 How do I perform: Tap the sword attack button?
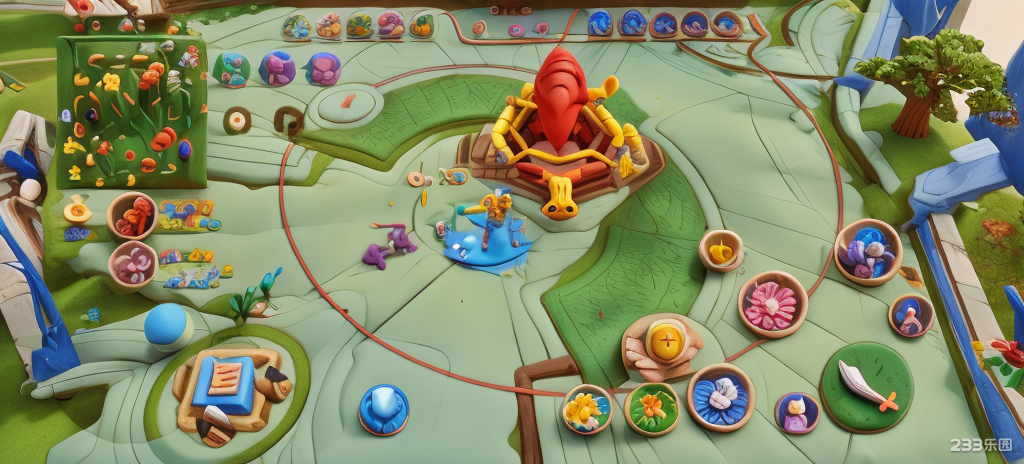click(866, 386)
